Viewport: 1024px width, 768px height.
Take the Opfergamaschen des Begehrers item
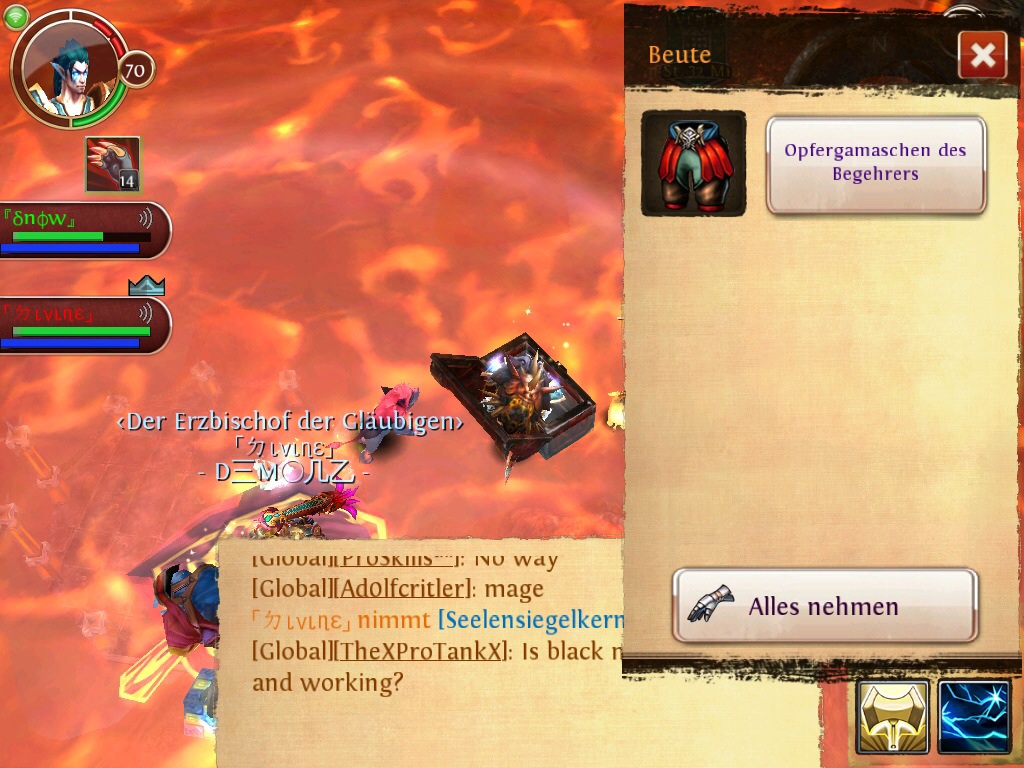click(x=876, y=164)
